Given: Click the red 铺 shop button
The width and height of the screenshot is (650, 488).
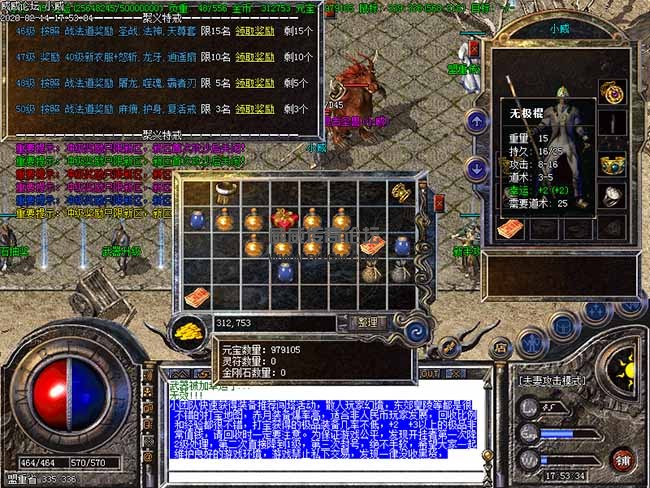Looking at the screenshot, I should pos(621,458).
